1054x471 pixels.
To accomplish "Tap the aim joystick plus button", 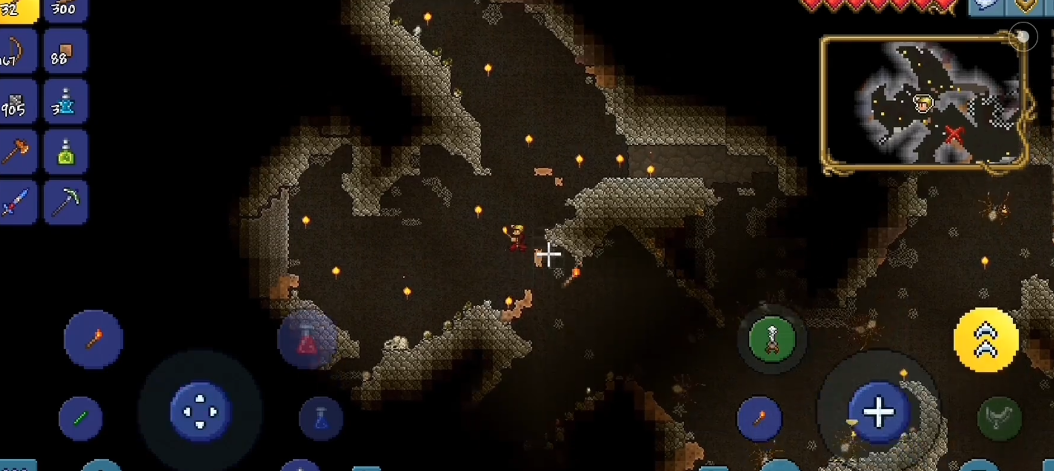I will click(x=878, y=412).
